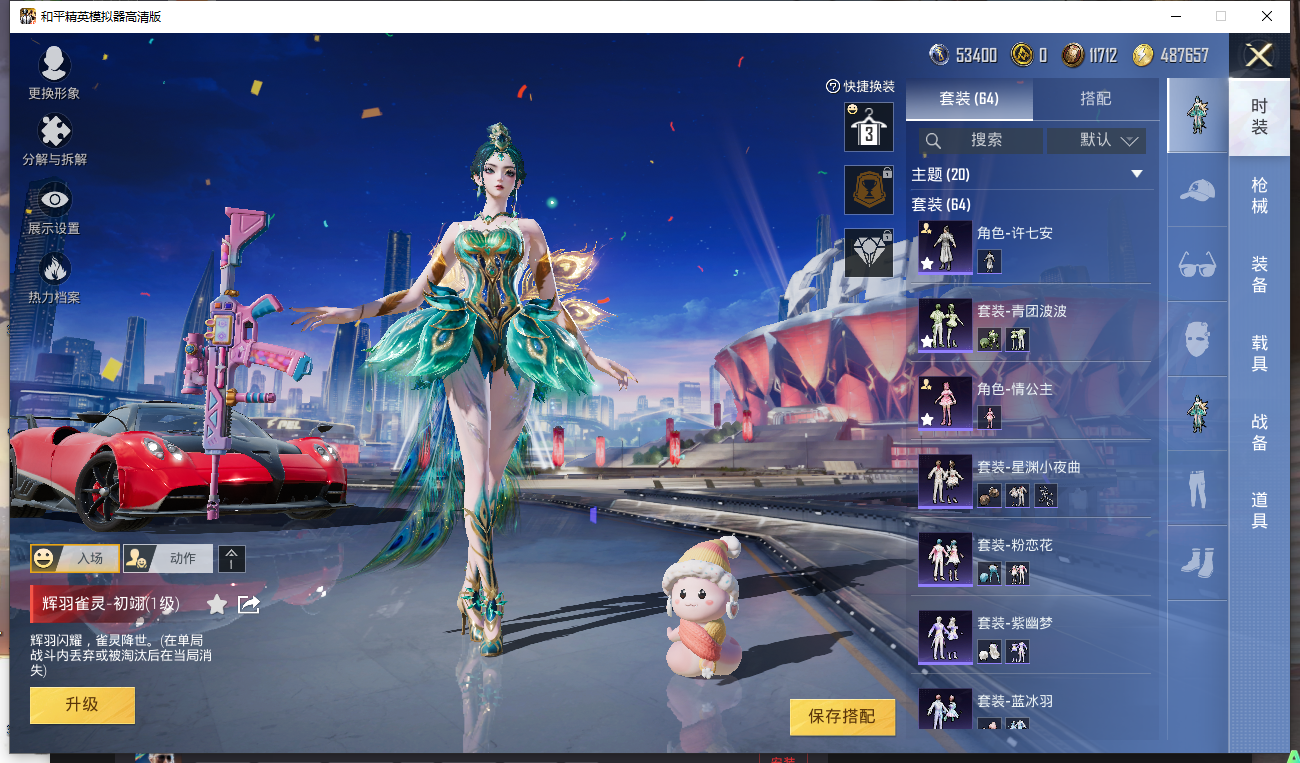Share the outfit using share arrow icon
This screenshot has height=763, width=1300.
(x=249, y=604)
